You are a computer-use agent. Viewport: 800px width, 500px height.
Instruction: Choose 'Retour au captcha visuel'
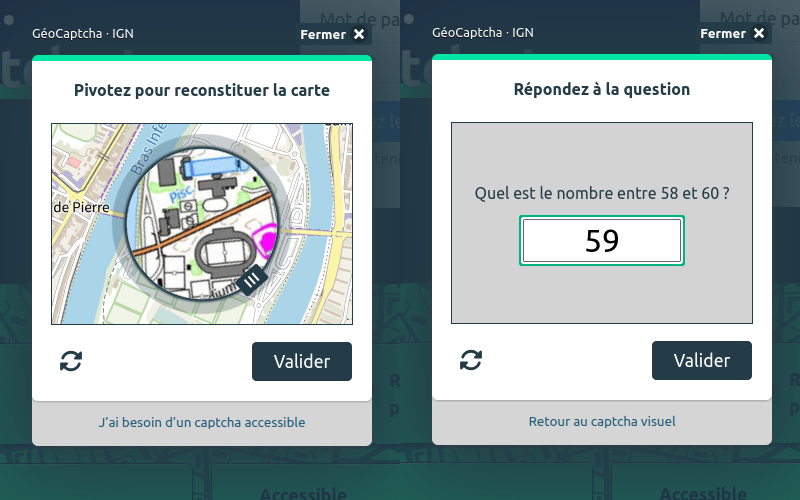pyautogui.click(x=602, y=422)
